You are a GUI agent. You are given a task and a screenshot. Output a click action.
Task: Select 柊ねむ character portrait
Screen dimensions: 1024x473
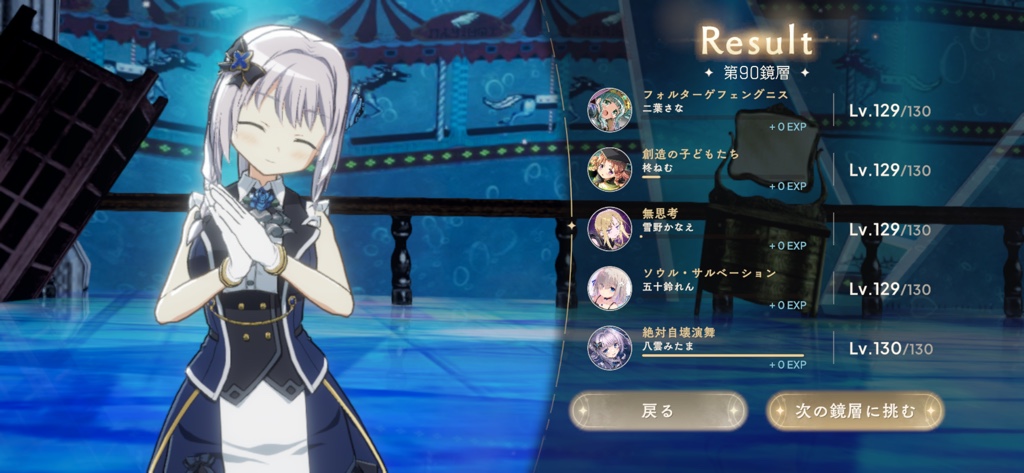609,169
